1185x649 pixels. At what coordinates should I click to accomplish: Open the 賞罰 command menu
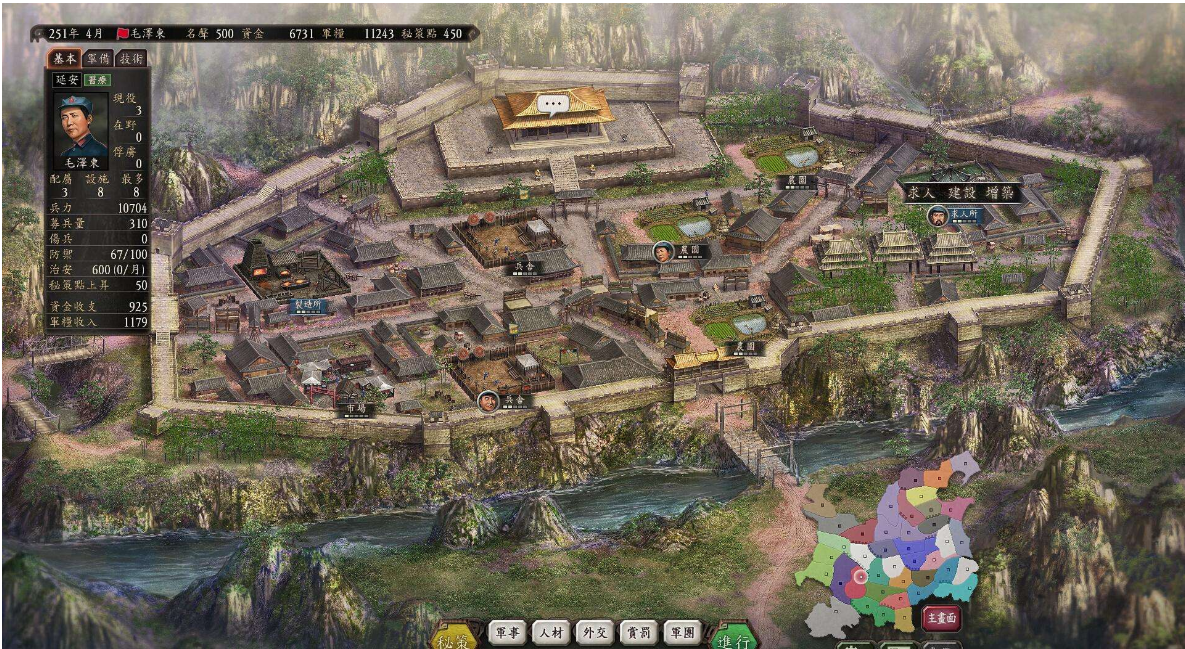point(639,632)
